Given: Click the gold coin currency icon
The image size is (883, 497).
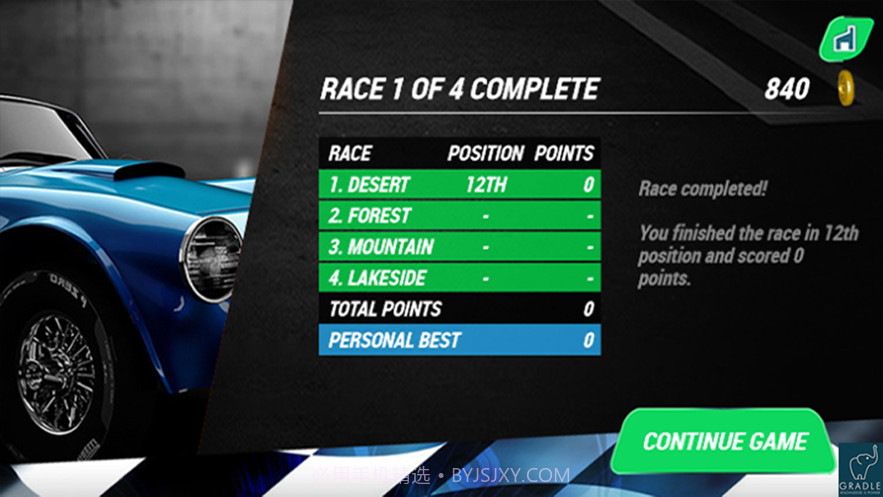Looking at the screenshot, I should [x=846, y=88].
